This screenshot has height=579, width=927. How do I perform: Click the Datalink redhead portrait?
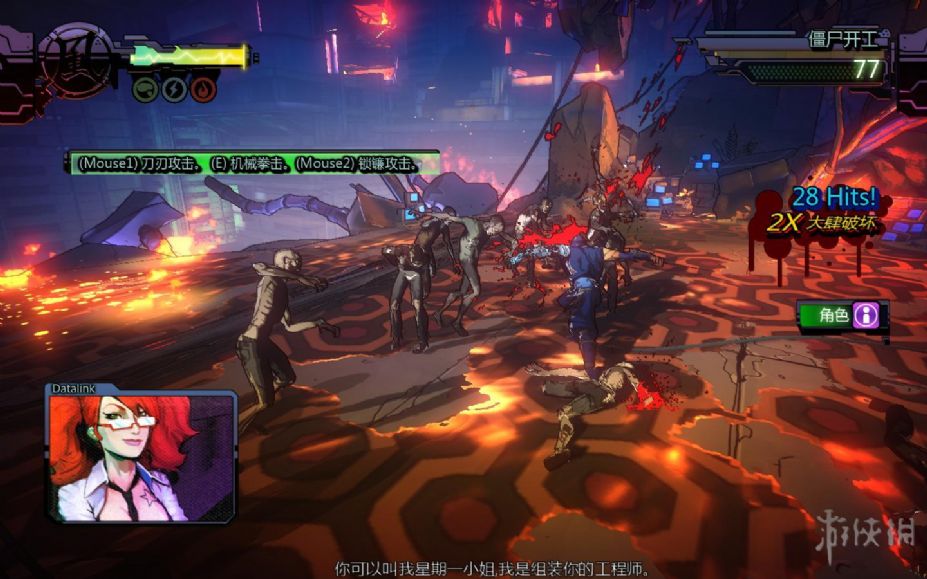139,457
